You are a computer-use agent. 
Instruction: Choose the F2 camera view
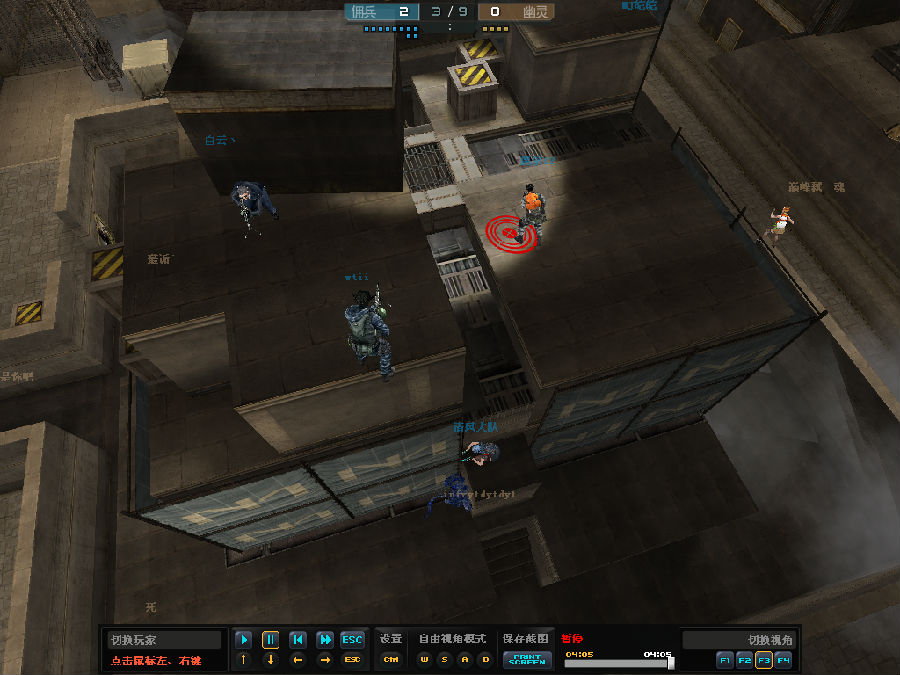744,660
